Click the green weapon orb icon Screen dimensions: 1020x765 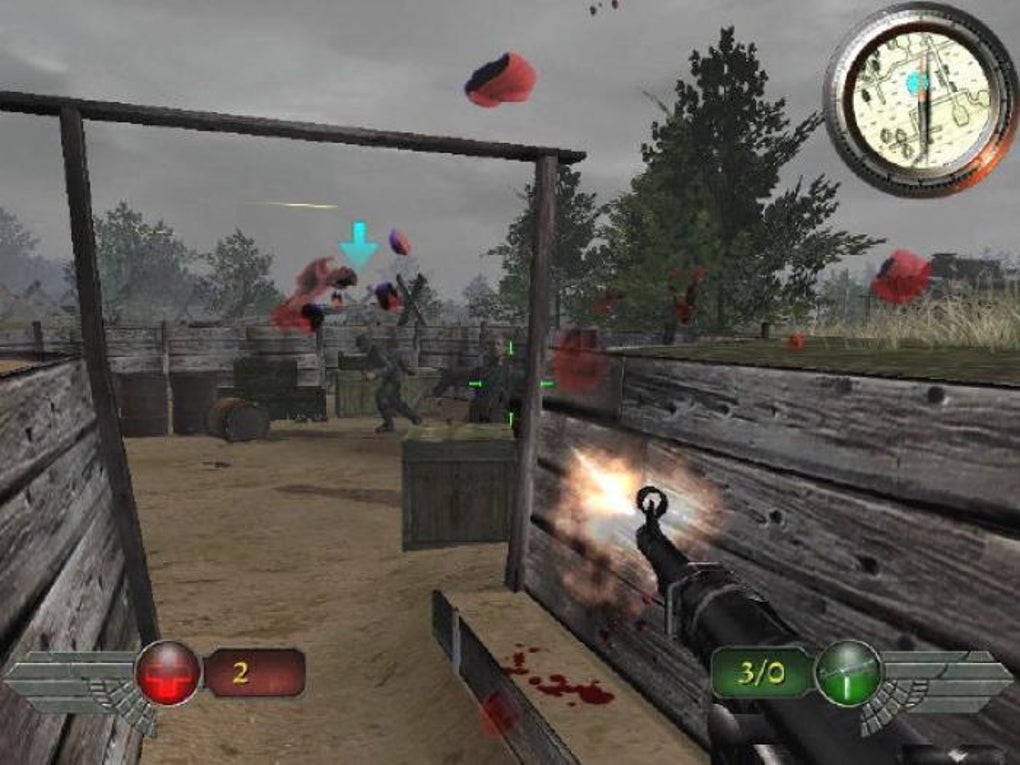pos(848,672)
